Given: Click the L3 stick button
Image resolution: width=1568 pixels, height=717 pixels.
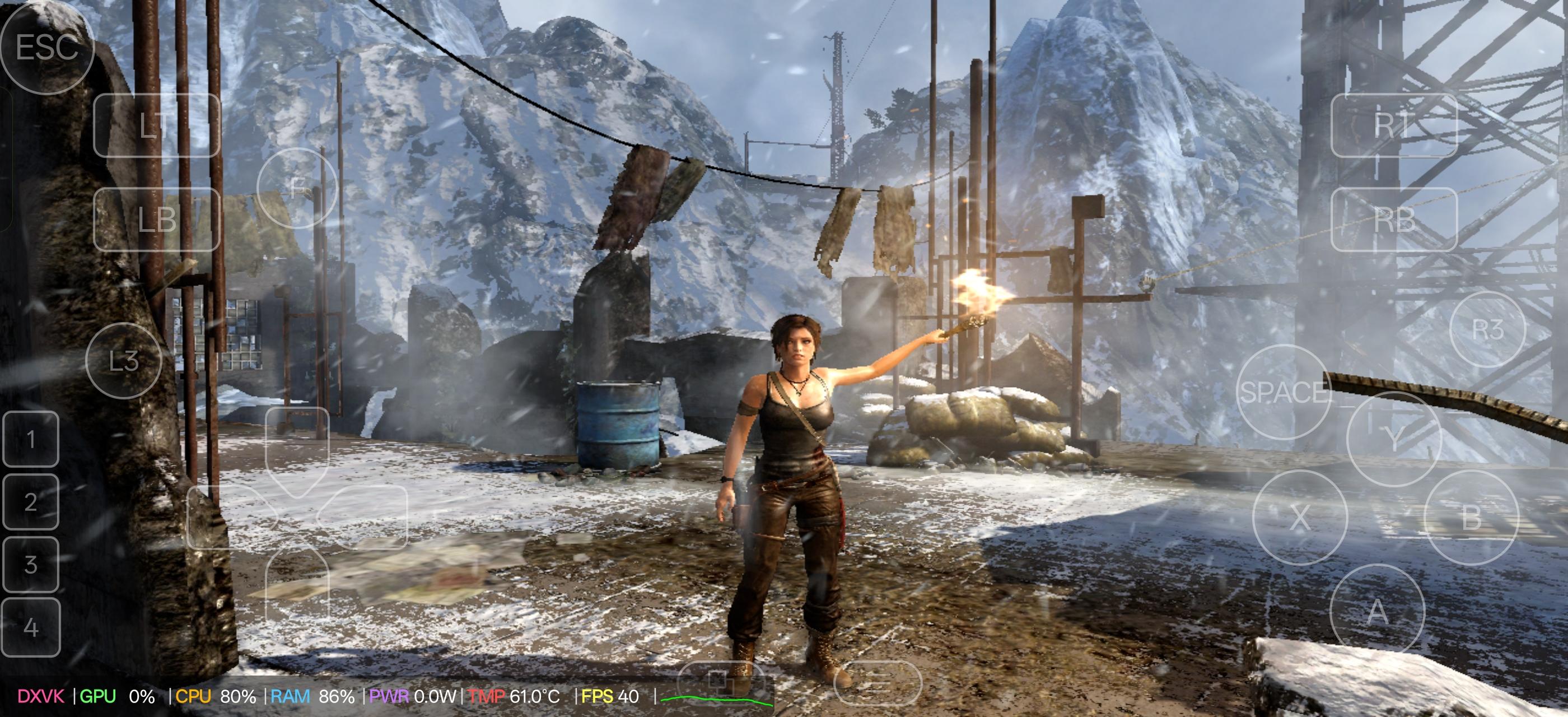Looking at the screenshot, I should point(124,361).
